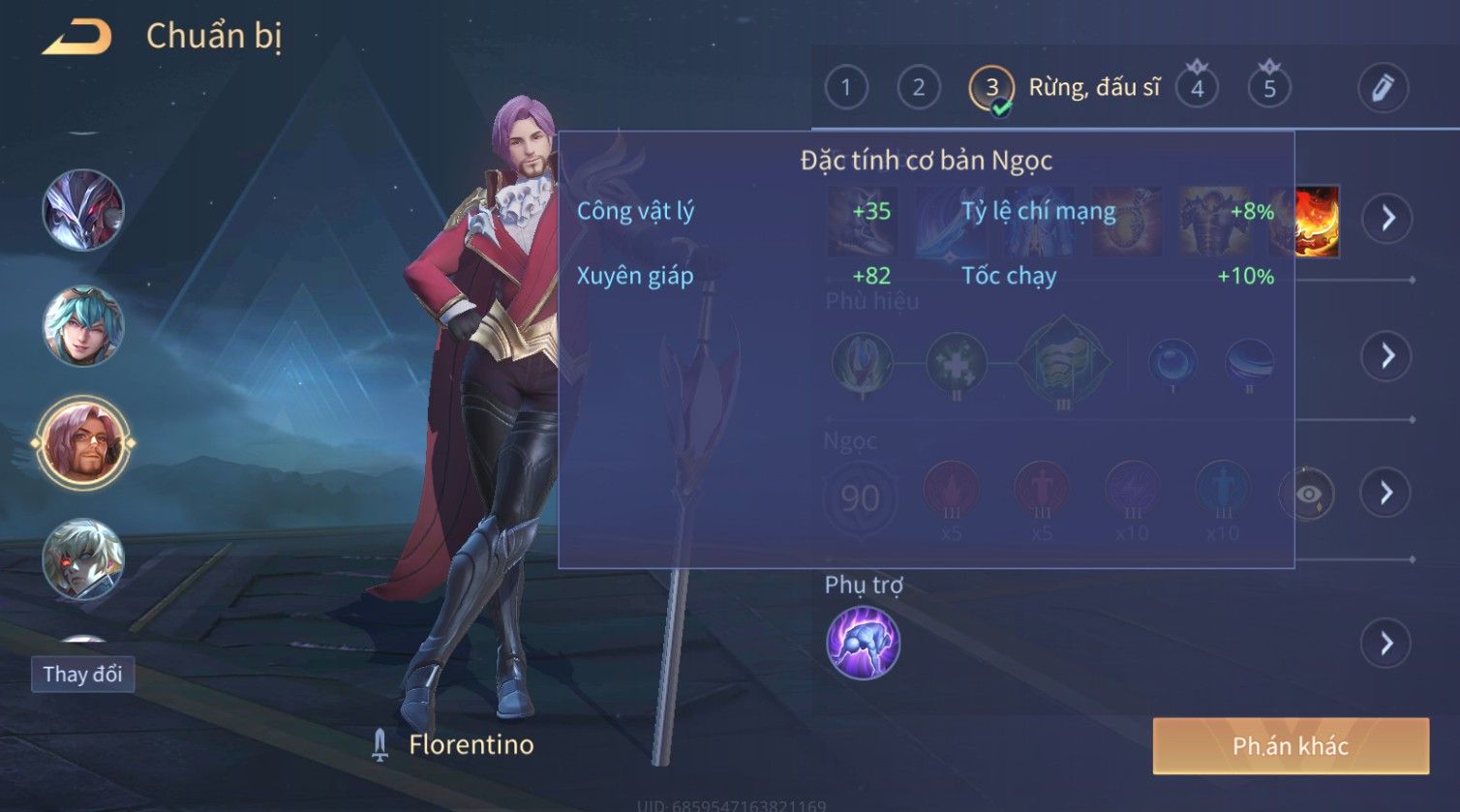The width and height of the screenshot is (1460, 812).
Task: Open the Ngọc rune page arrow
Action: pyautogui.click(x=1387, y=493)
